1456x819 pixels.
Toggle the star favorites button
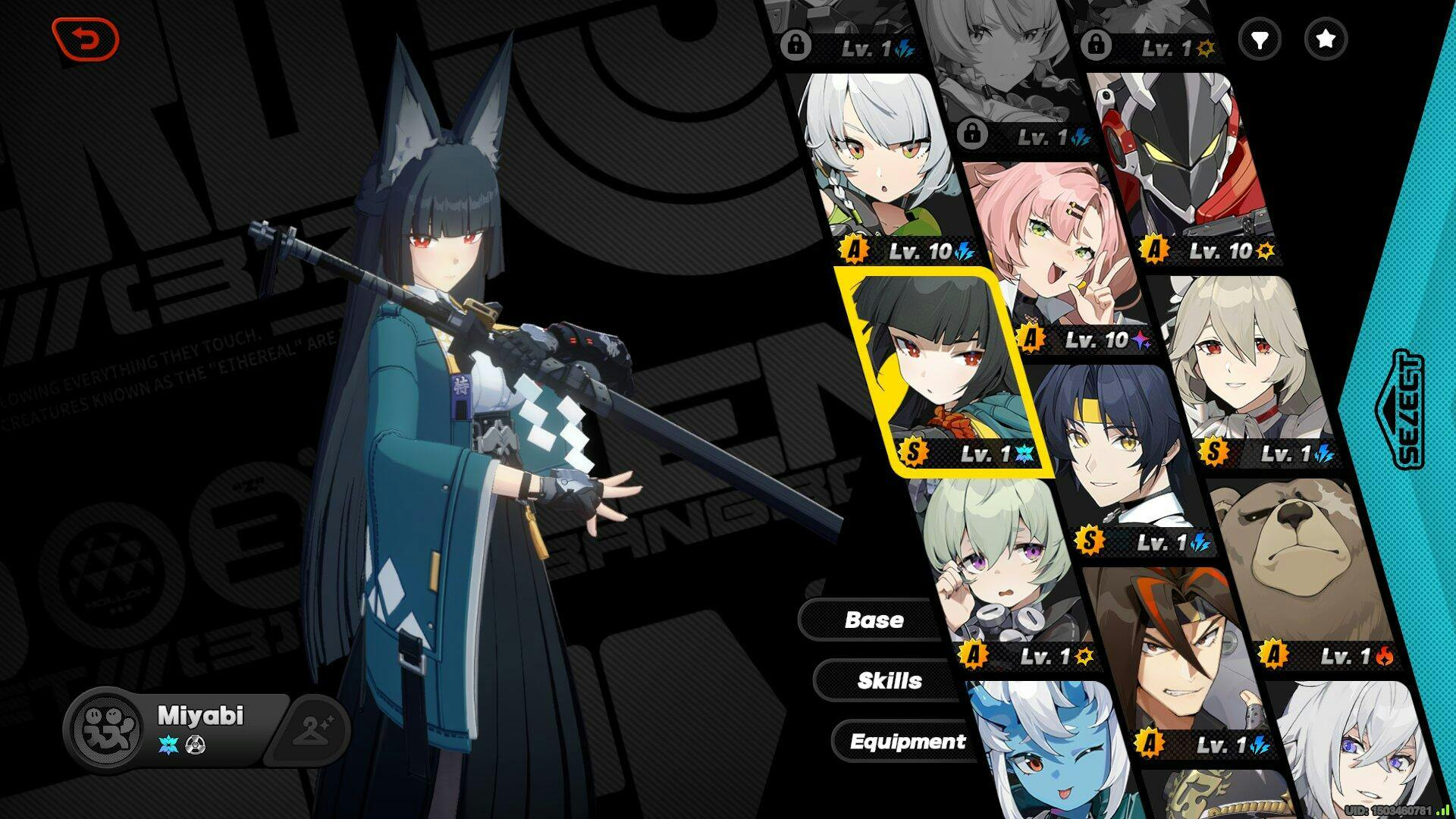pyautogui.click(x=1325, y=39)
